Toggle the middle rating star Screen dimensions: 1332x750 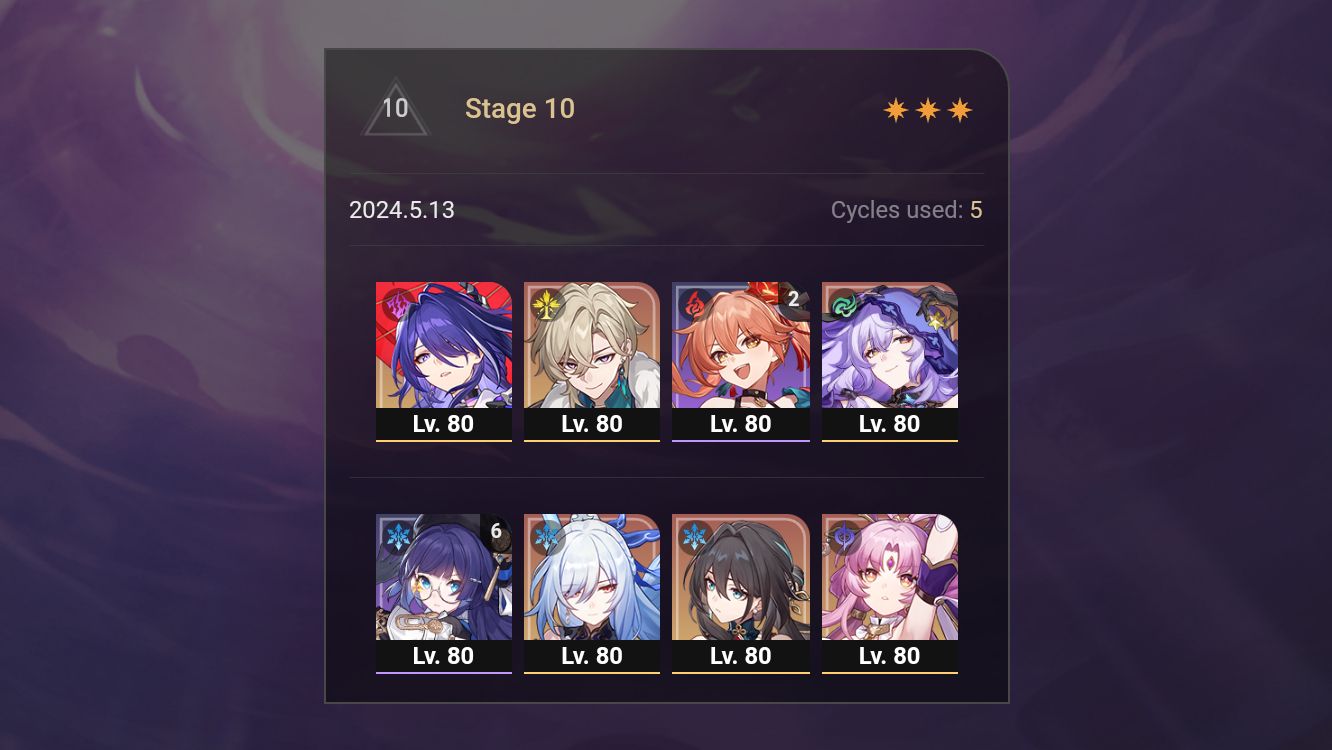click(x=927, y=108)
